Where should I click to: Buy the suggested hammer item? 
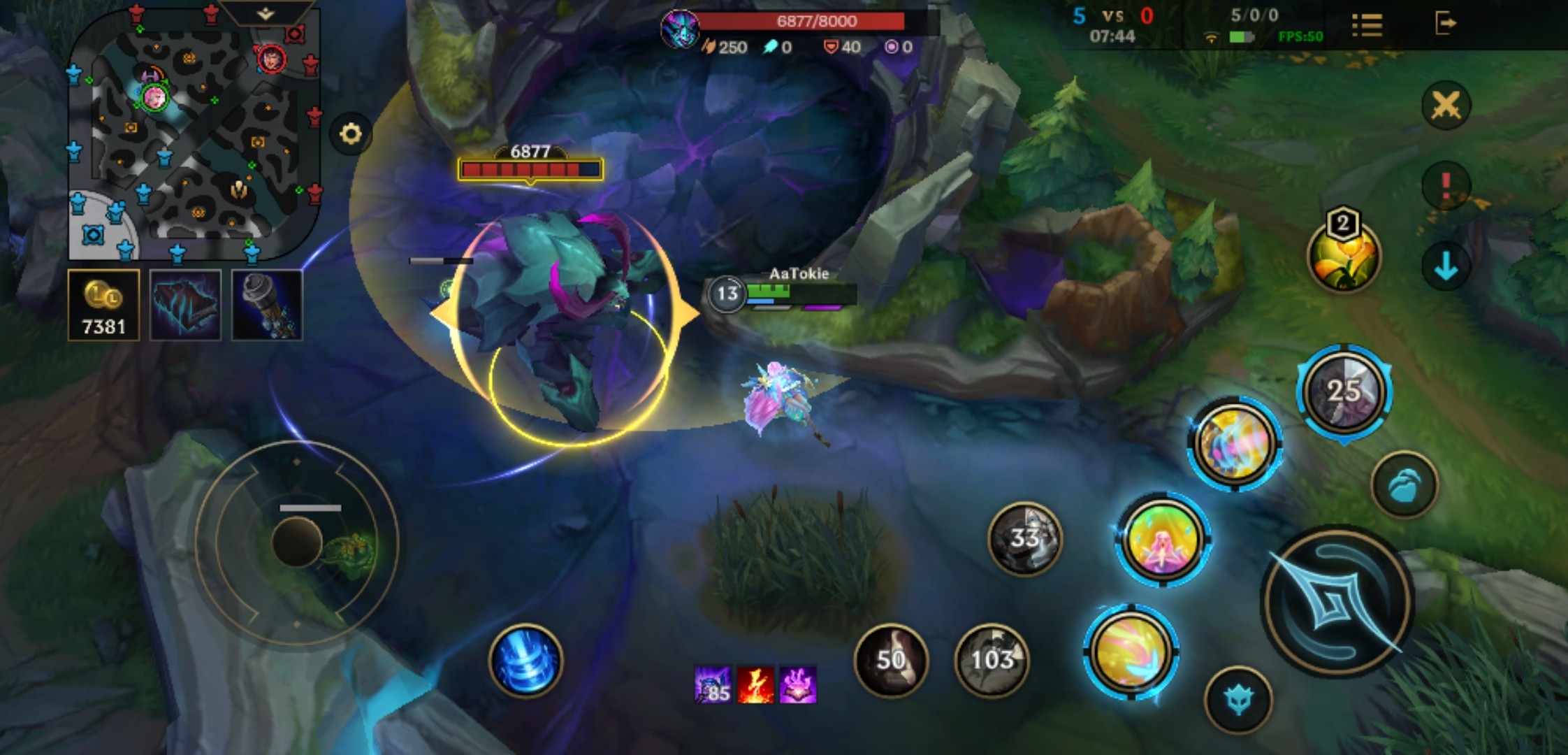point(267,305)
